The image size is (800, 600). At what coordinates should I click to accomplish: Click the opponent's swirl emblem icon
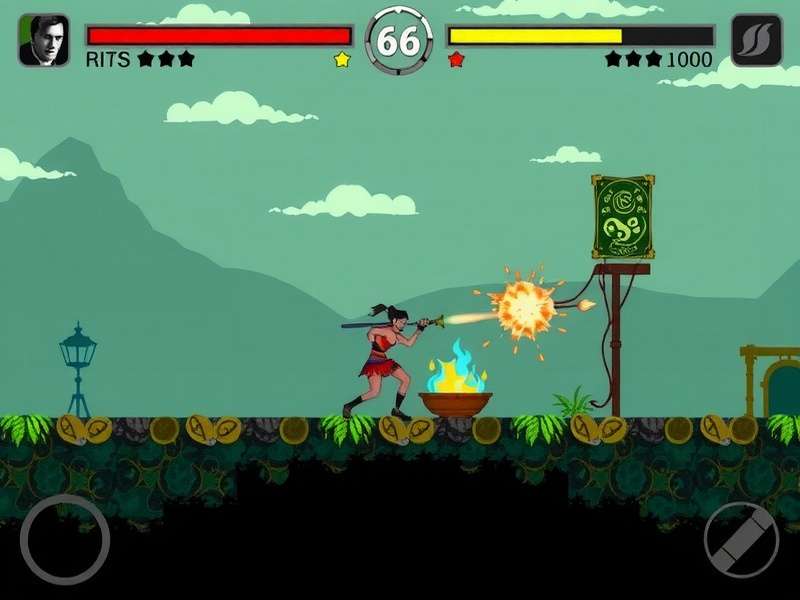(756, 40)
